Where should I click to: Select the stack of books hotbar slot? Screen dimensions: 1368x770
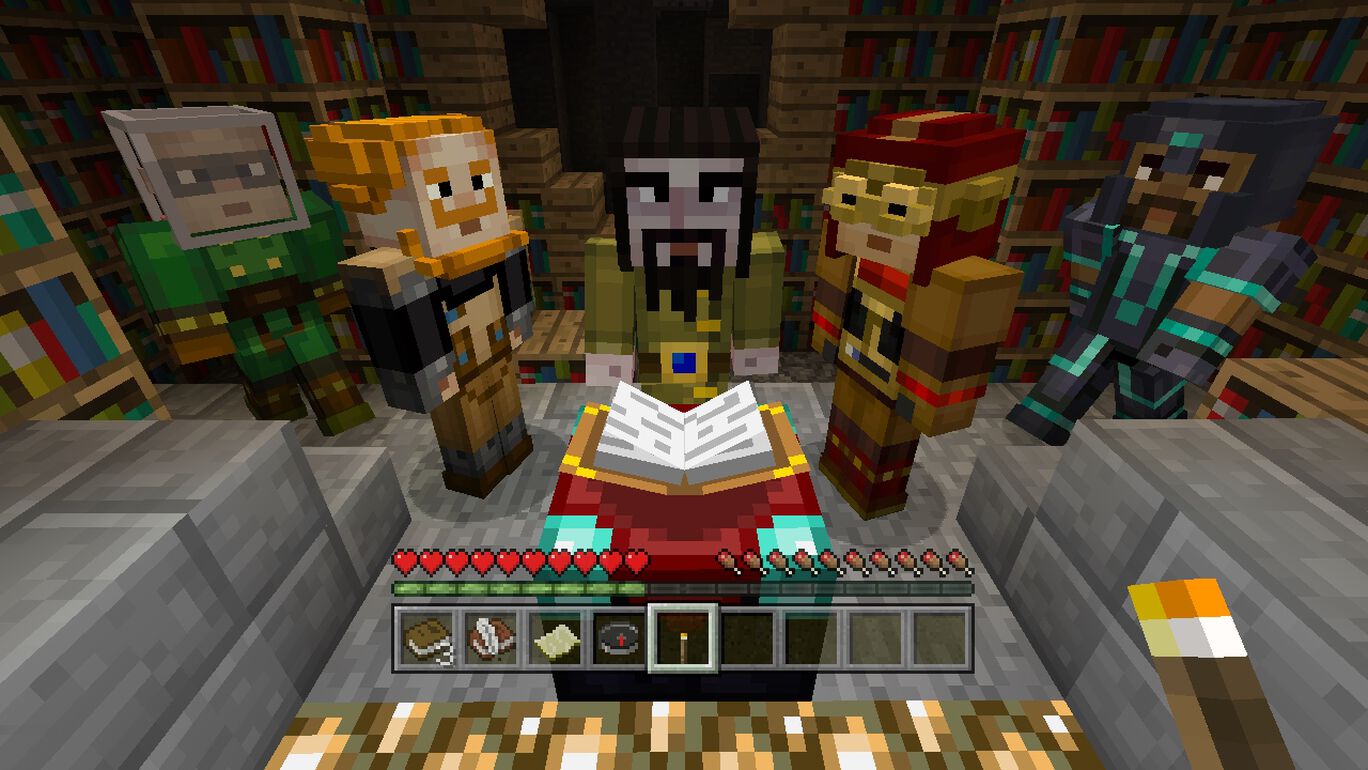[427, 638]
